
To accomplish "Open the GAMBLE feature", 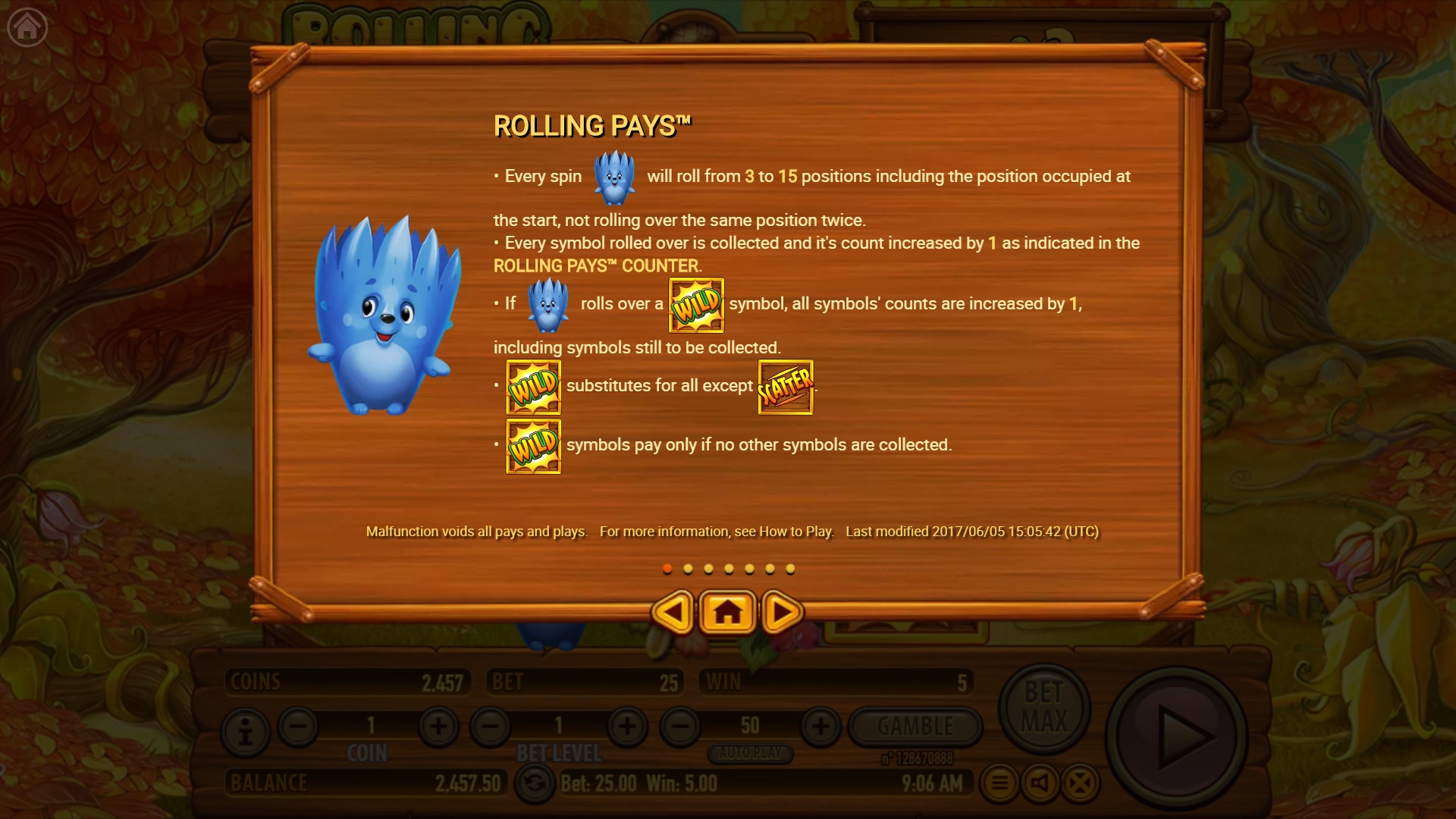I will click(x=915, y=726).
